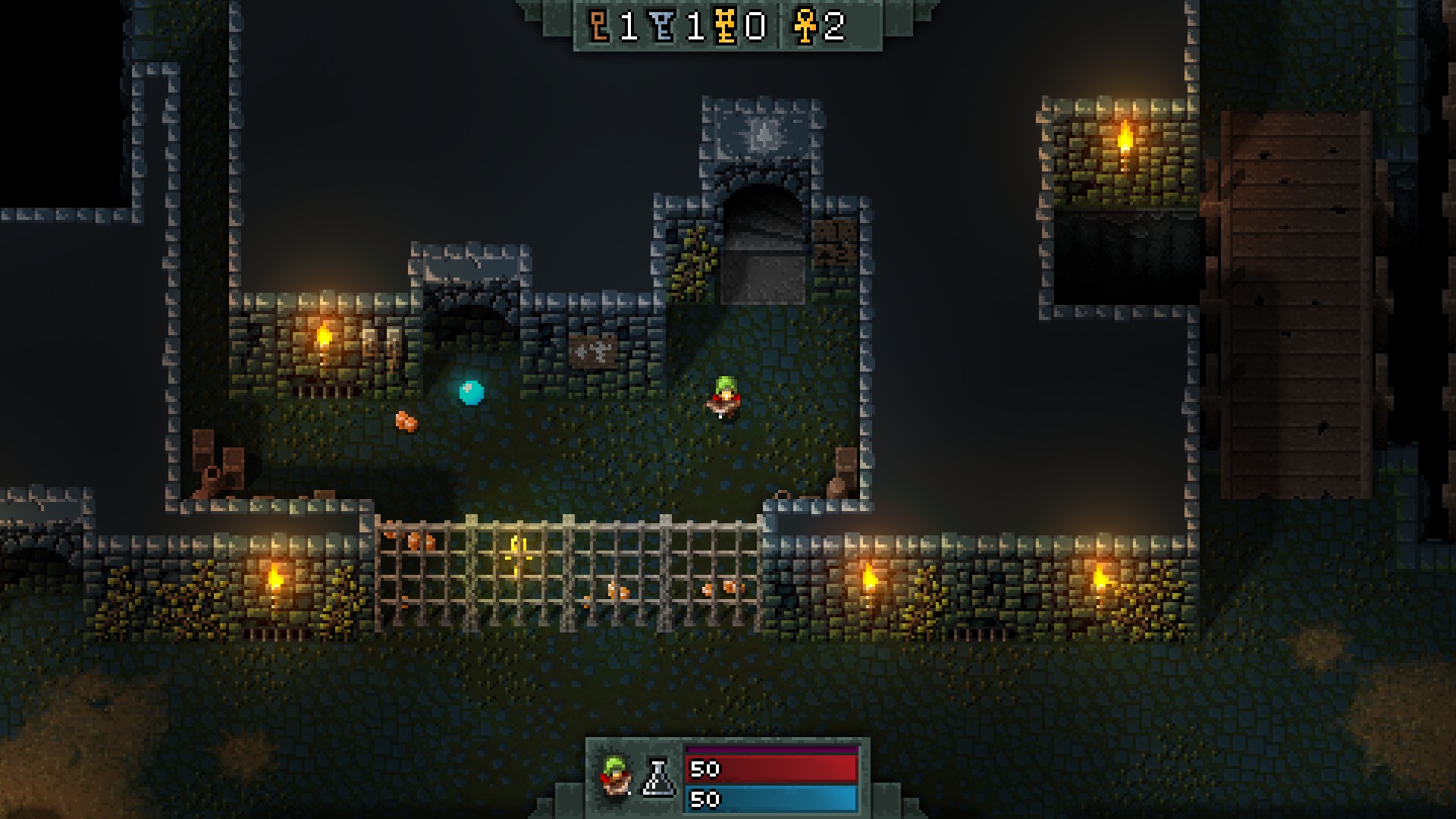Click the green-hooded character portrait
Viewport: 1456px width, 819px height.
615,777
